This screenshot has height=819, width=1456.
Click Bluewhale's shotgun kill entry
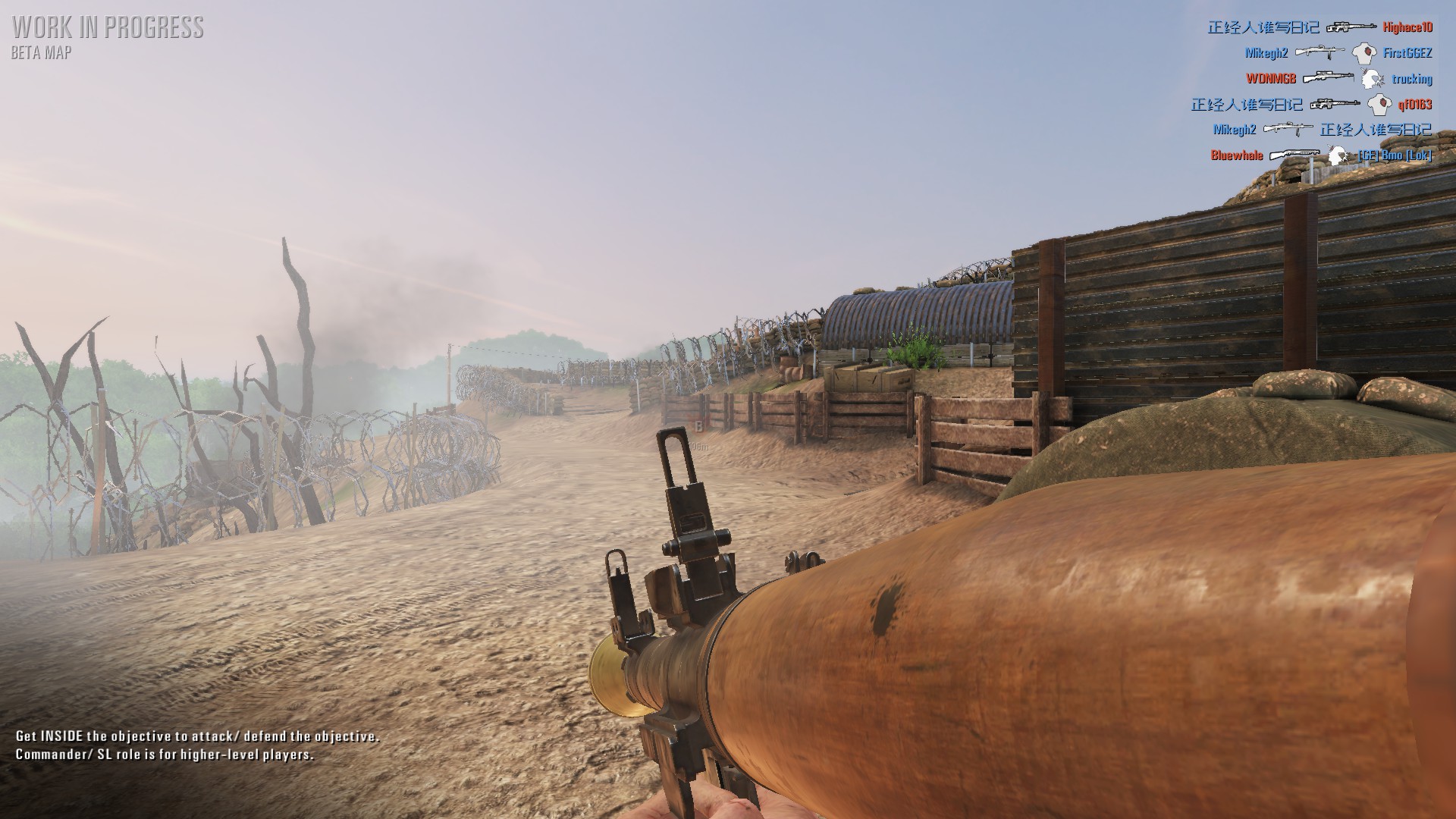[x=1321, y=155]
